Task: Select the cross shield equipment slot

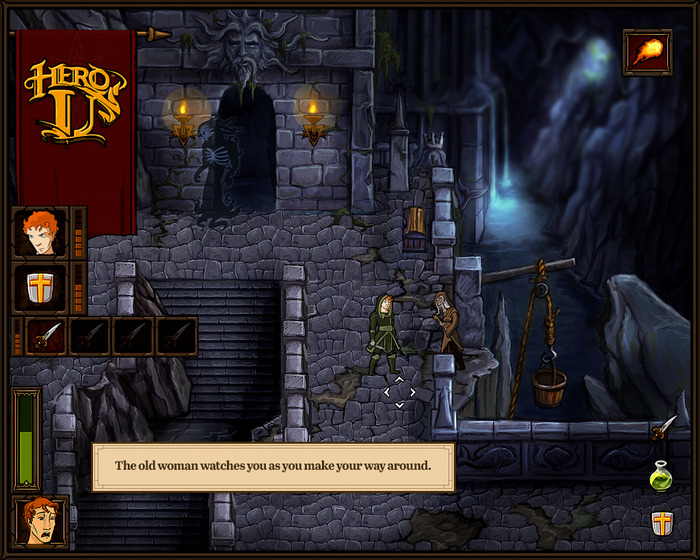Action: pyautogui.click(x=40, y=289)
